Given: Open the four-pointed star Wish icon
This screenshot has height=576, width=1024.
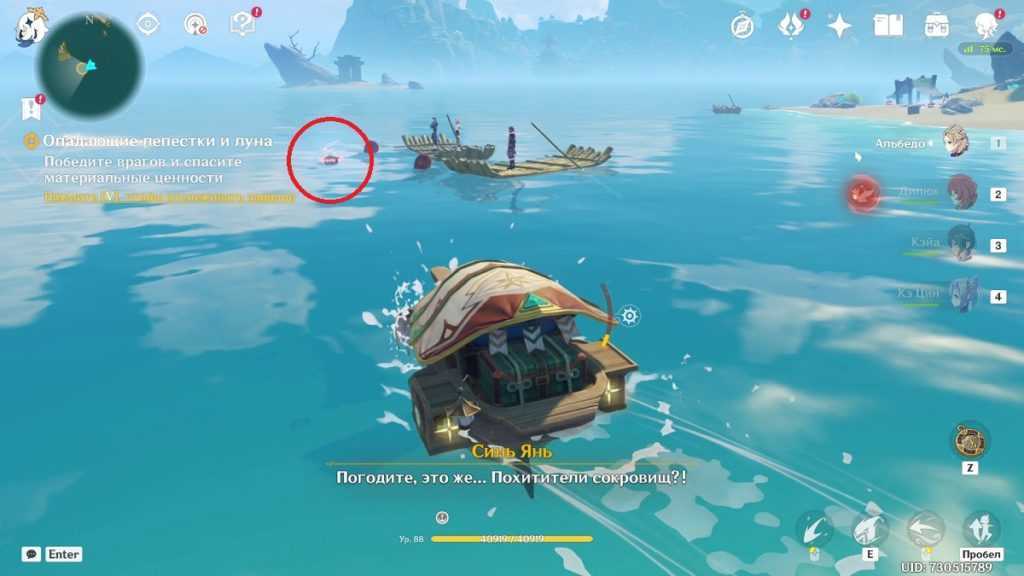Looking at the screenshot, I should click(839, 26).
